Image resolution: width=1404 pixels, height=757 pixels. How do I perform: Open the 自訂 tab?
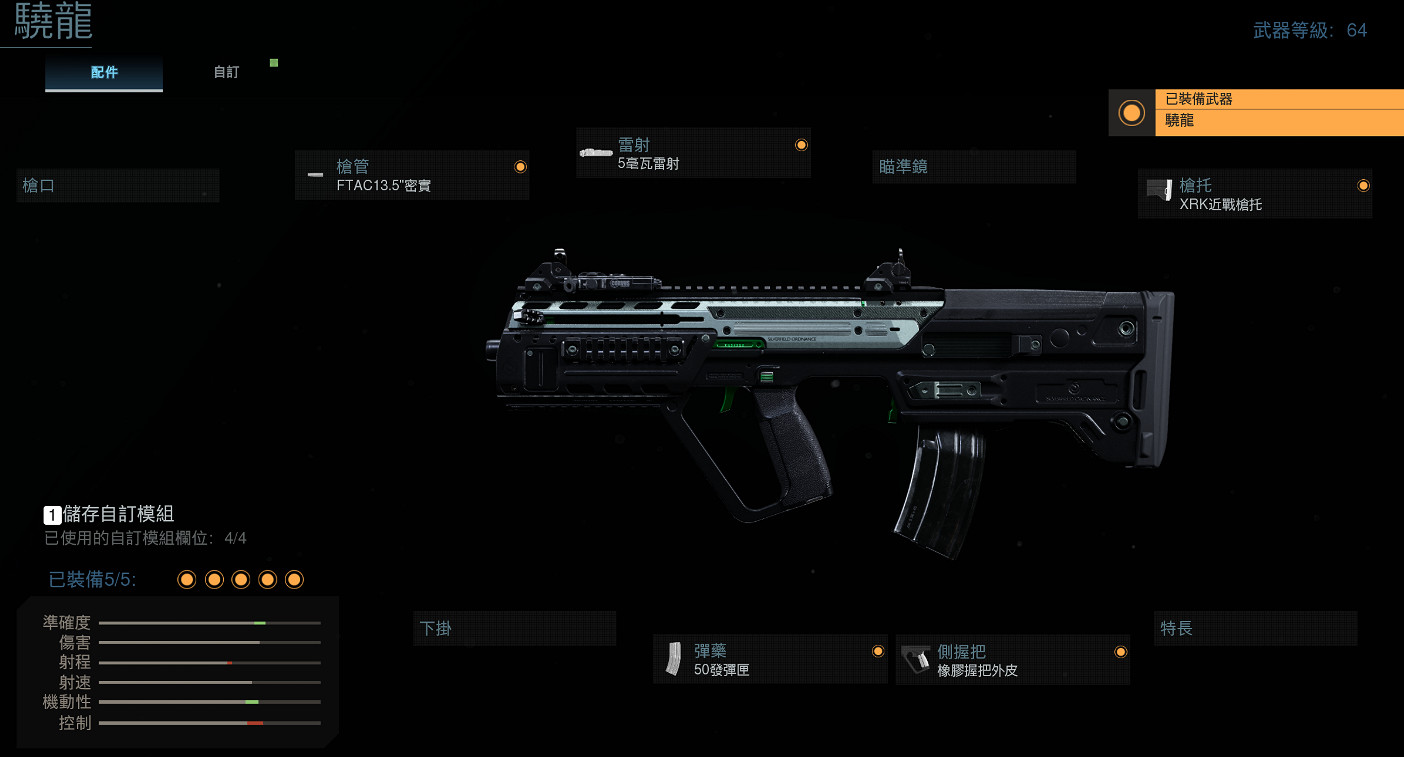tap(226, 73)
